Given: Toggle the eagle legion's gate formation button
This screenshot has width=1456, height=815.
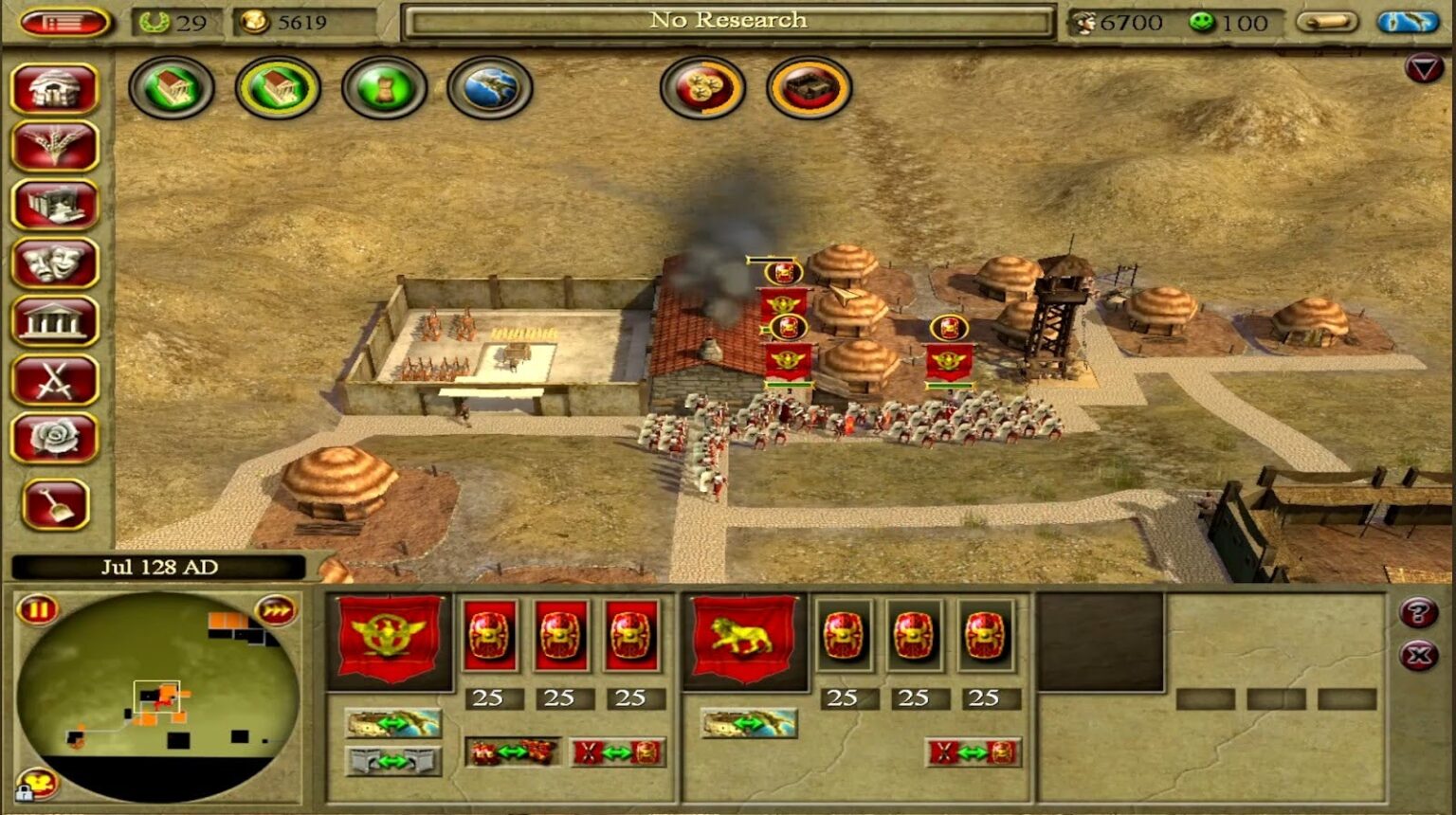Looking at the screenshot, I should point(392,760).
